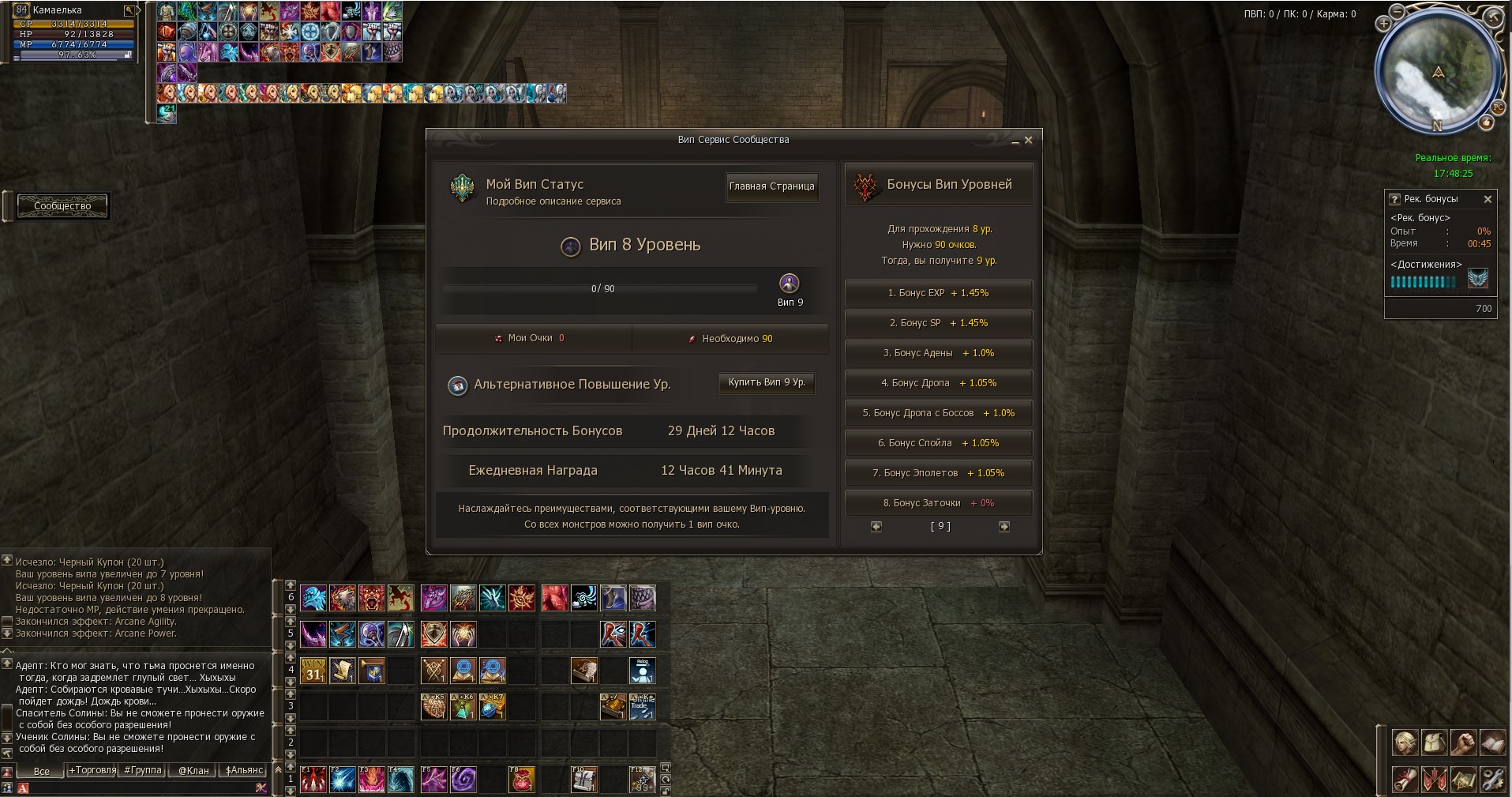Open the Сообщество community panel
This screenshot has height=797, width=1512.
tap(62, 206)
